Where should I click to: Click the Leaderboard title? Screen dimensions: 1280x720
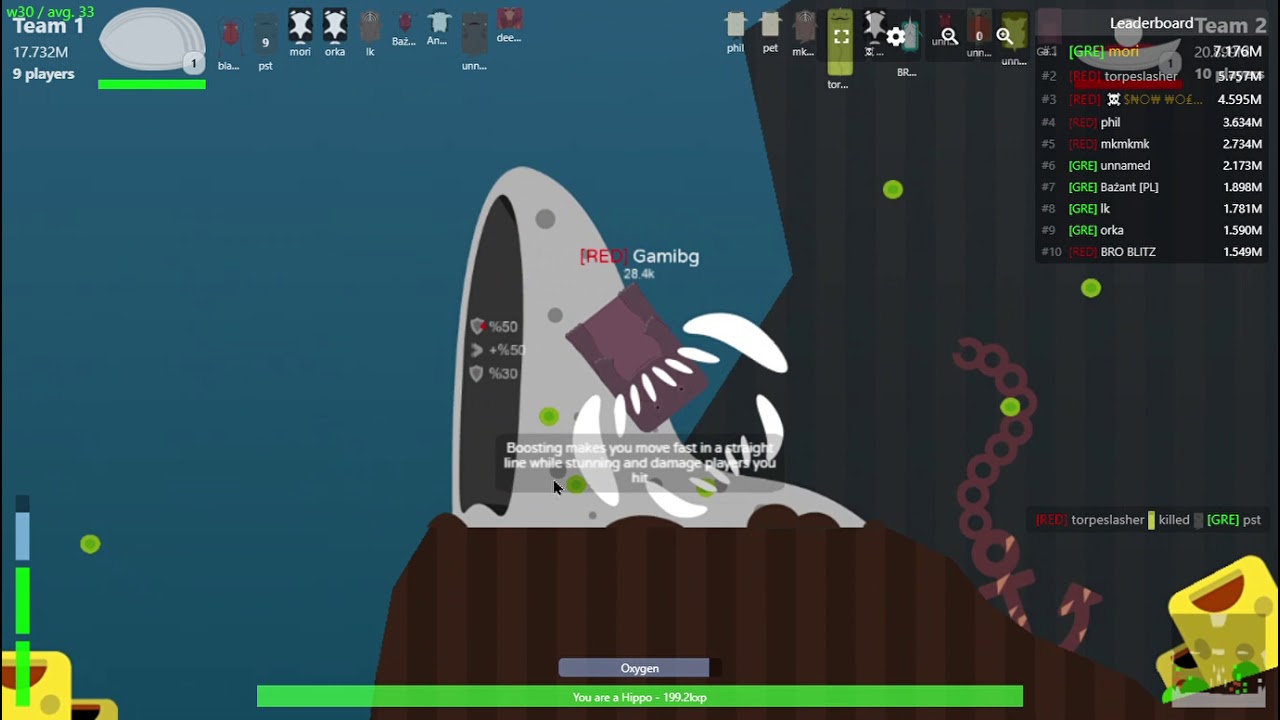click(x=1151, y=24)
